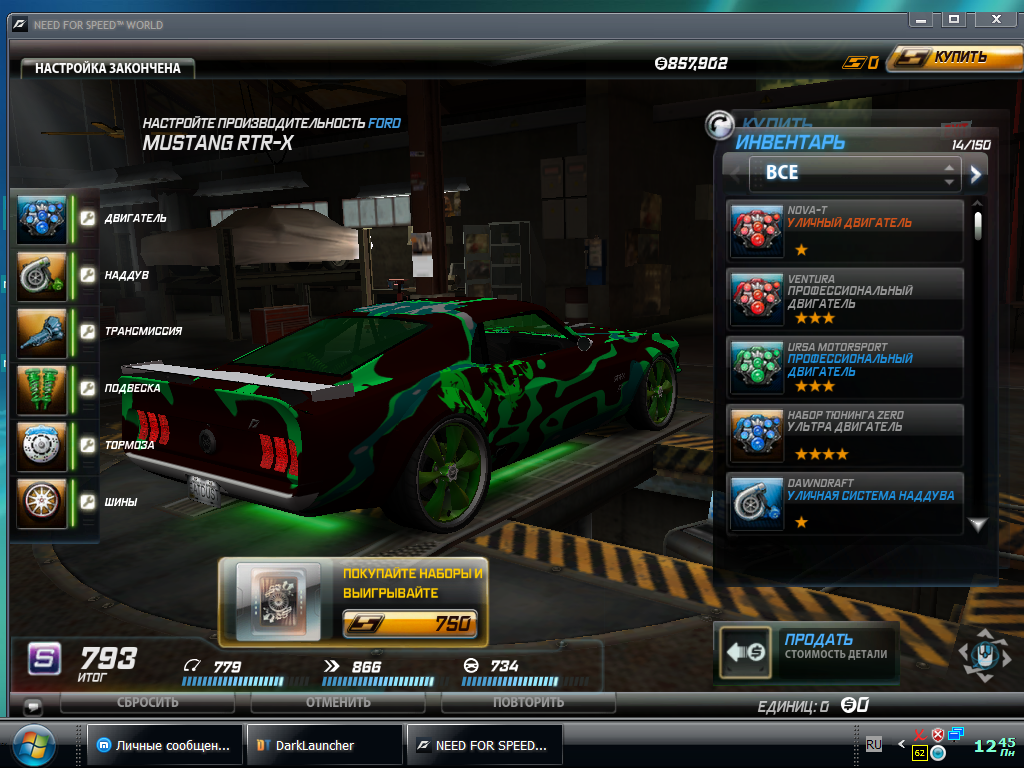Viewport: 1024px width, 768px height.
Task: Select the Dawndraft street turbo system
Action: pos(846,502)
